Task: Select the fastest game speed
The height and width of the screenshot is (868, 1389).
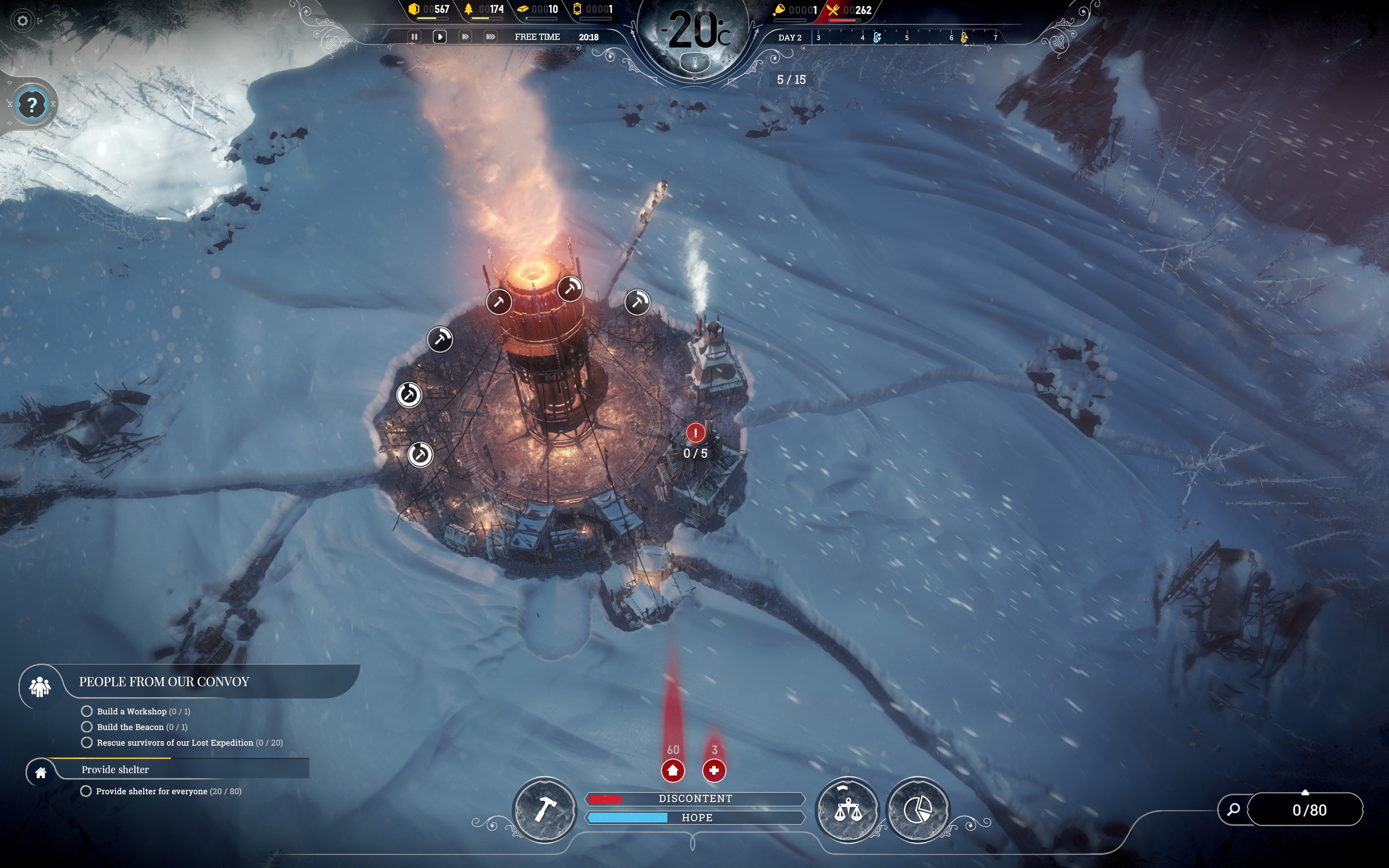Action: pos(490,37)
